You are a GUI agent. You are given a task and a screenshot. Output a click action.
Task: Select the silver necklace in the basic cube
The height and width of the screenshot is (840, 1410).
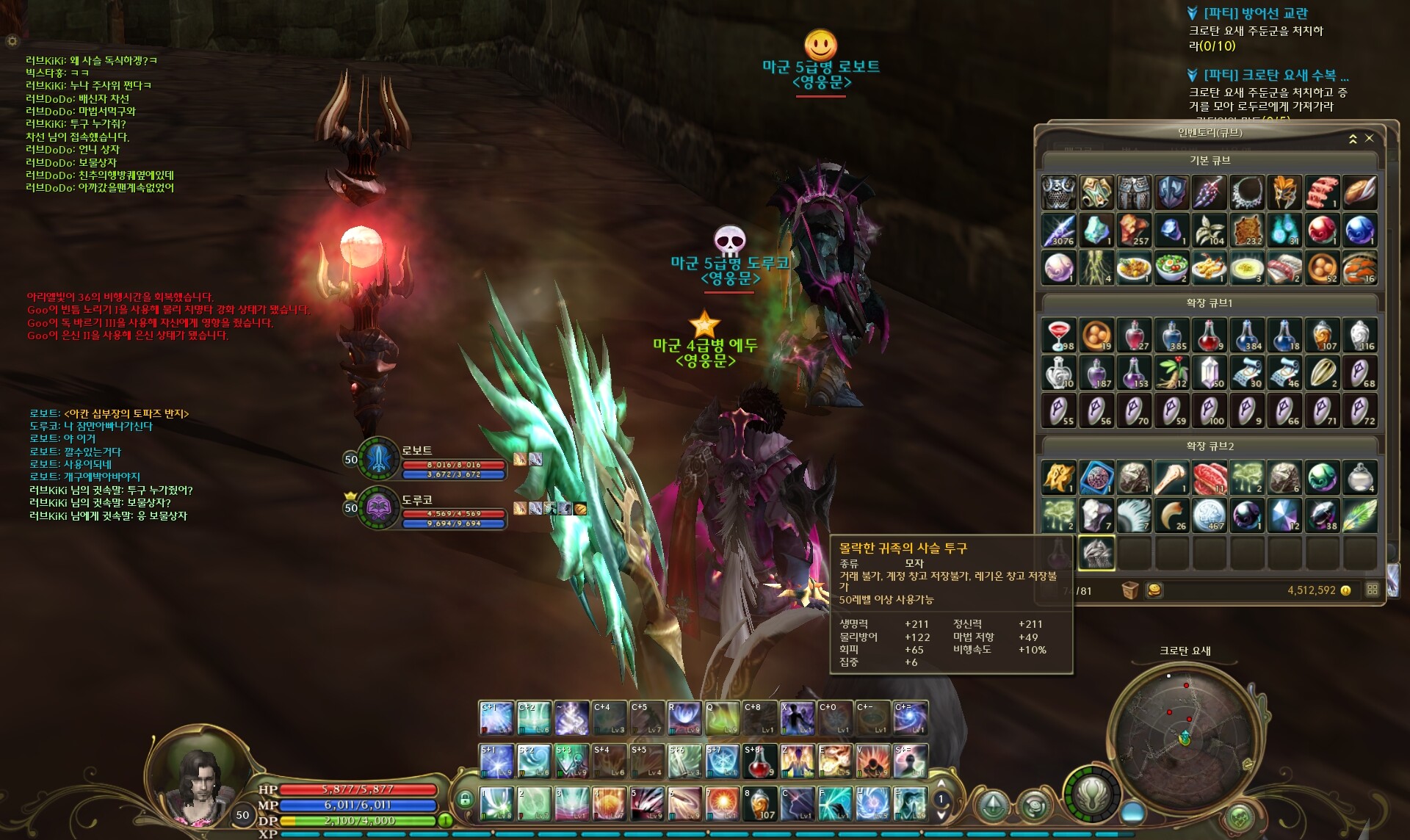(1247, 192)
